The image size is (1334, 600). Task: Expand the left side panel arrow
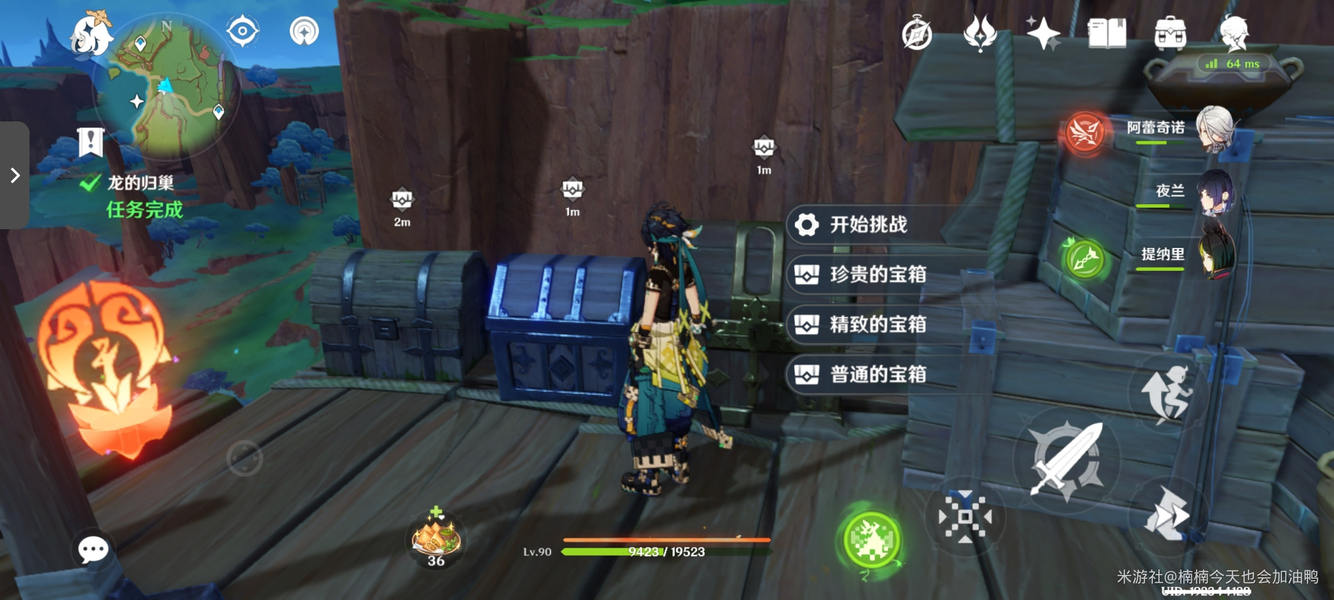pos(15,176)
